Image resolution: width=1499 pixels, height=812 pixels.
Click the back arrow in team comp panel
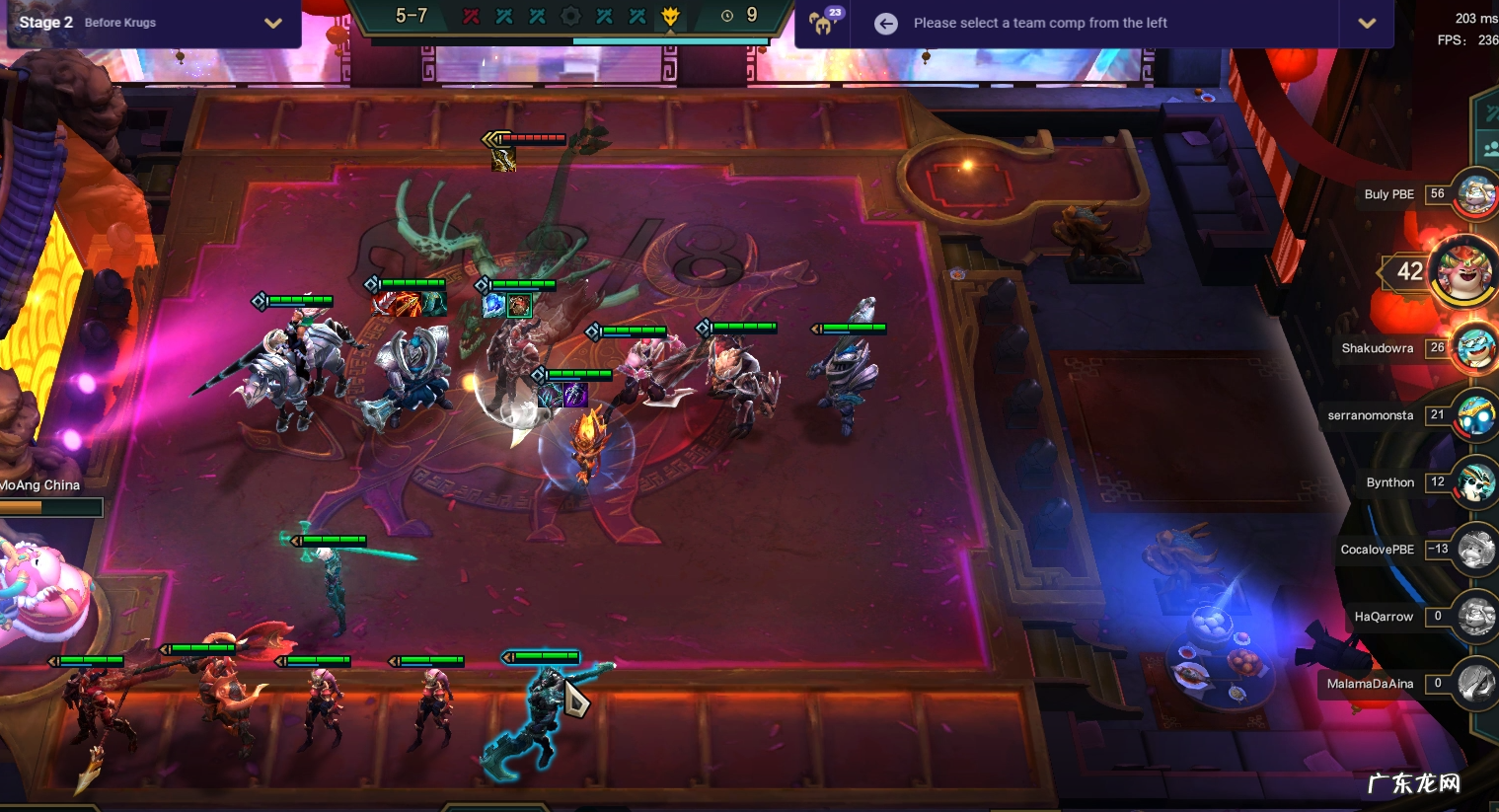point(886,24)
